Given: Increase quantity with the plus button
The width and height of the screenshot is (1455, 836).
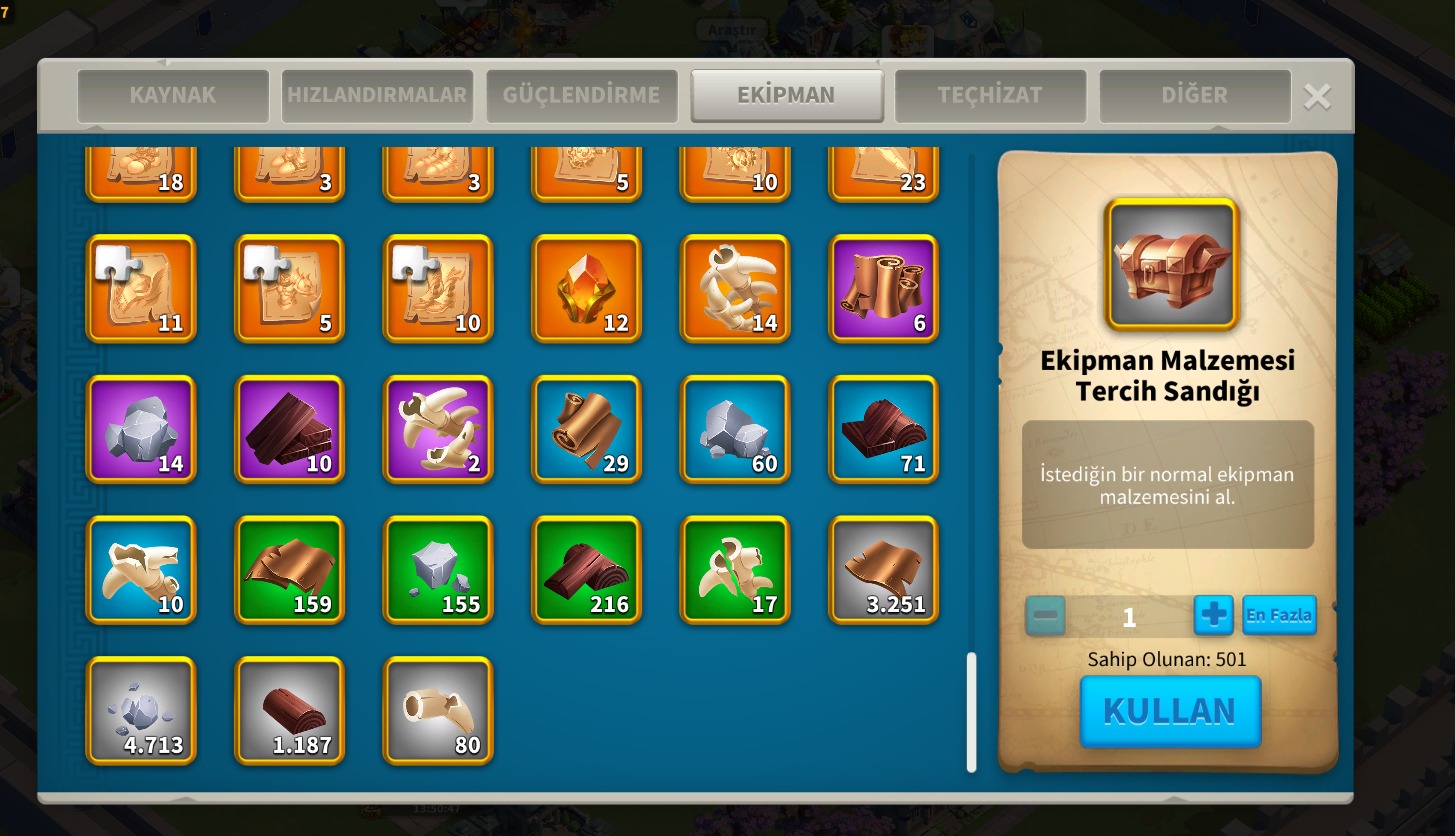Looking at the screenshot, I should coord(1213,615).
